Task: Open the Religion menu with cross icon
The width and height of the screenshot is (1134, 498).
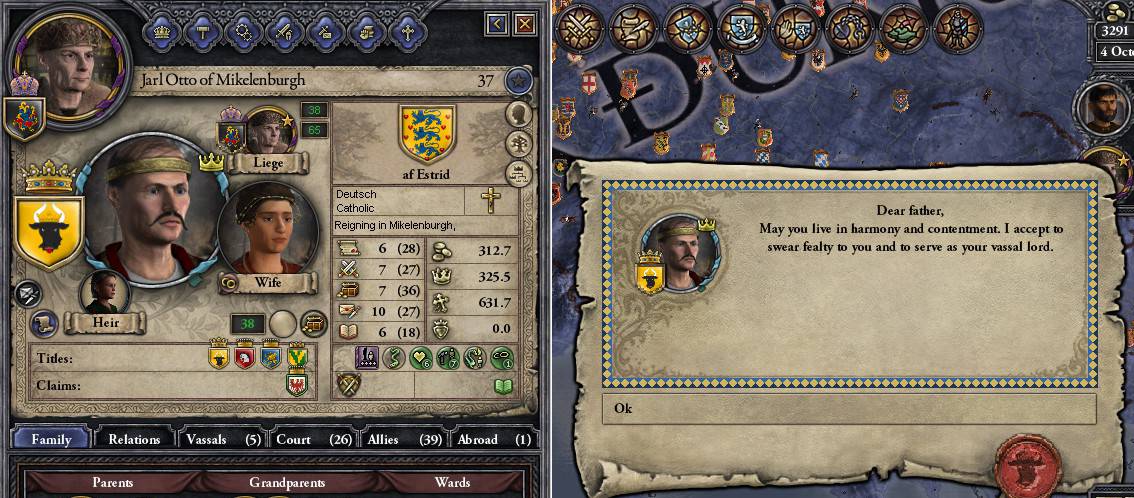Action: 407,31
